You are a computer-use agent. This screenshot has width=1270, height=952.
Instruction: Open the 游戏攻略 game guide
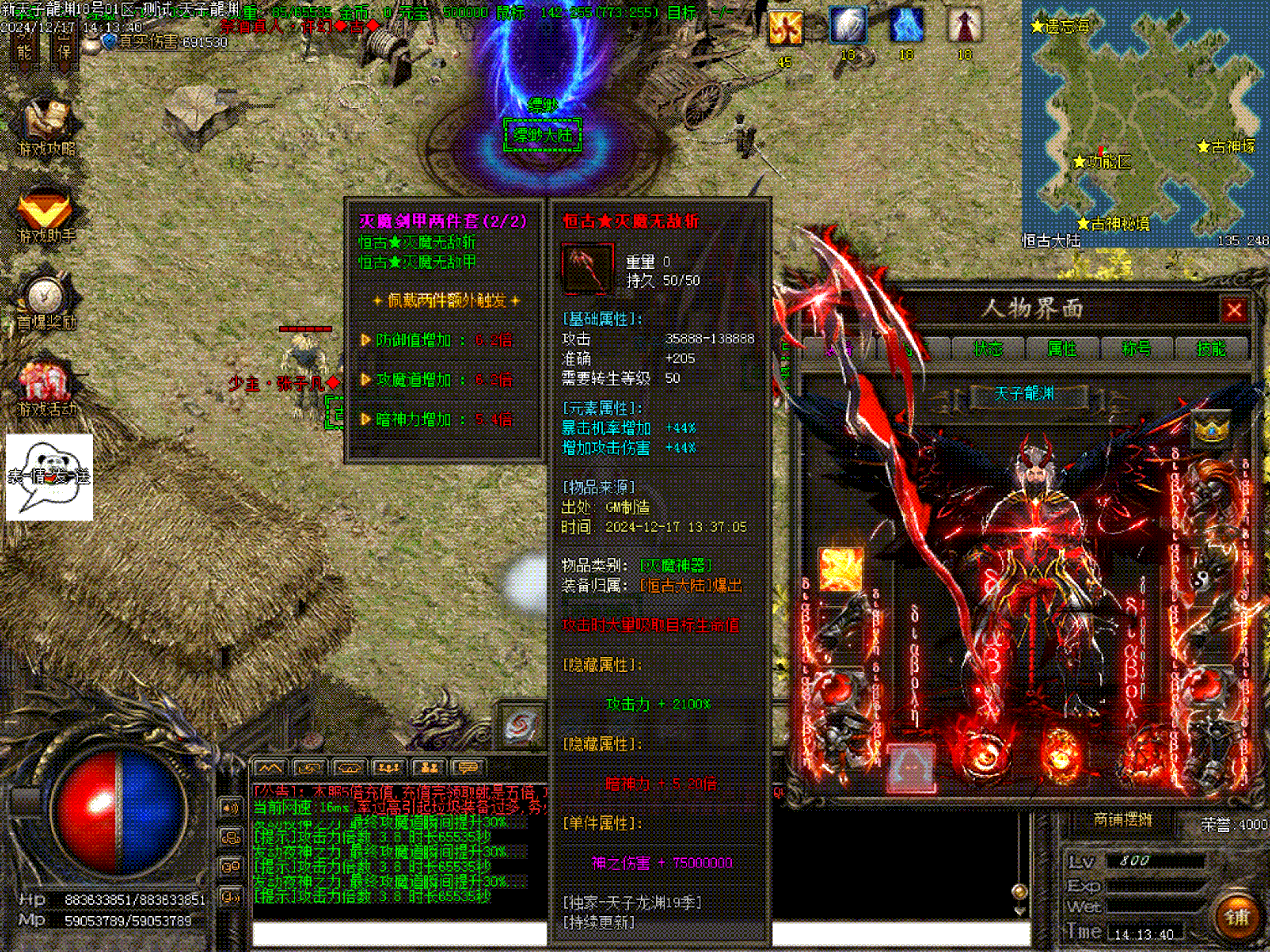pos(45,128)
